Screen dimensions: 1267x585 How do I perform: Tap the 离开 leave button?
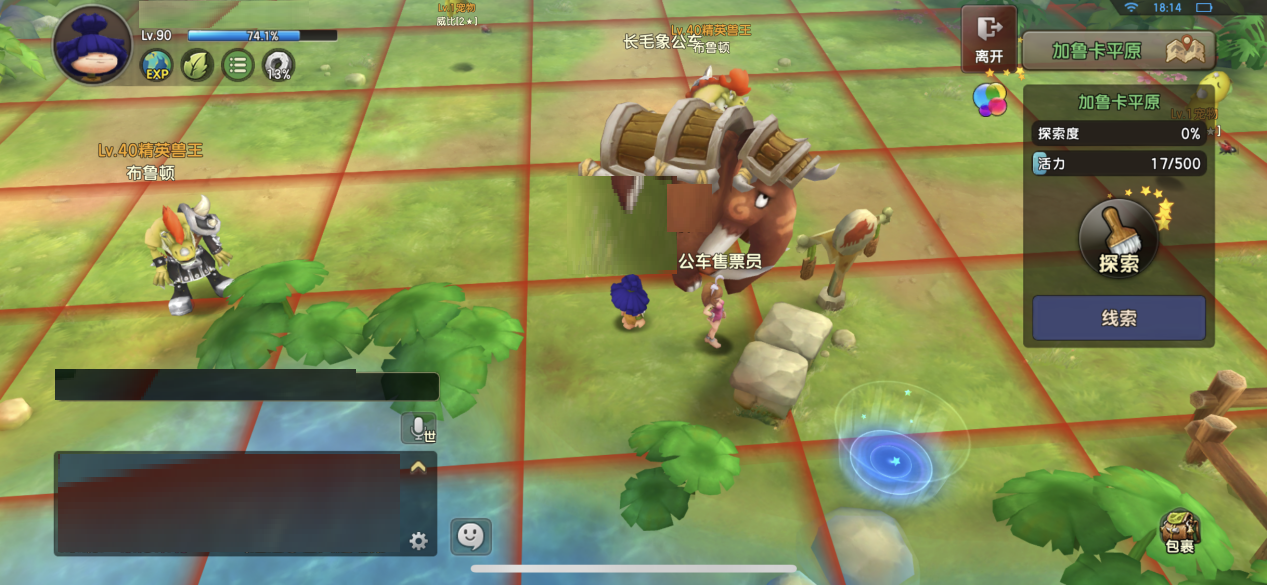tap(988, 39)
